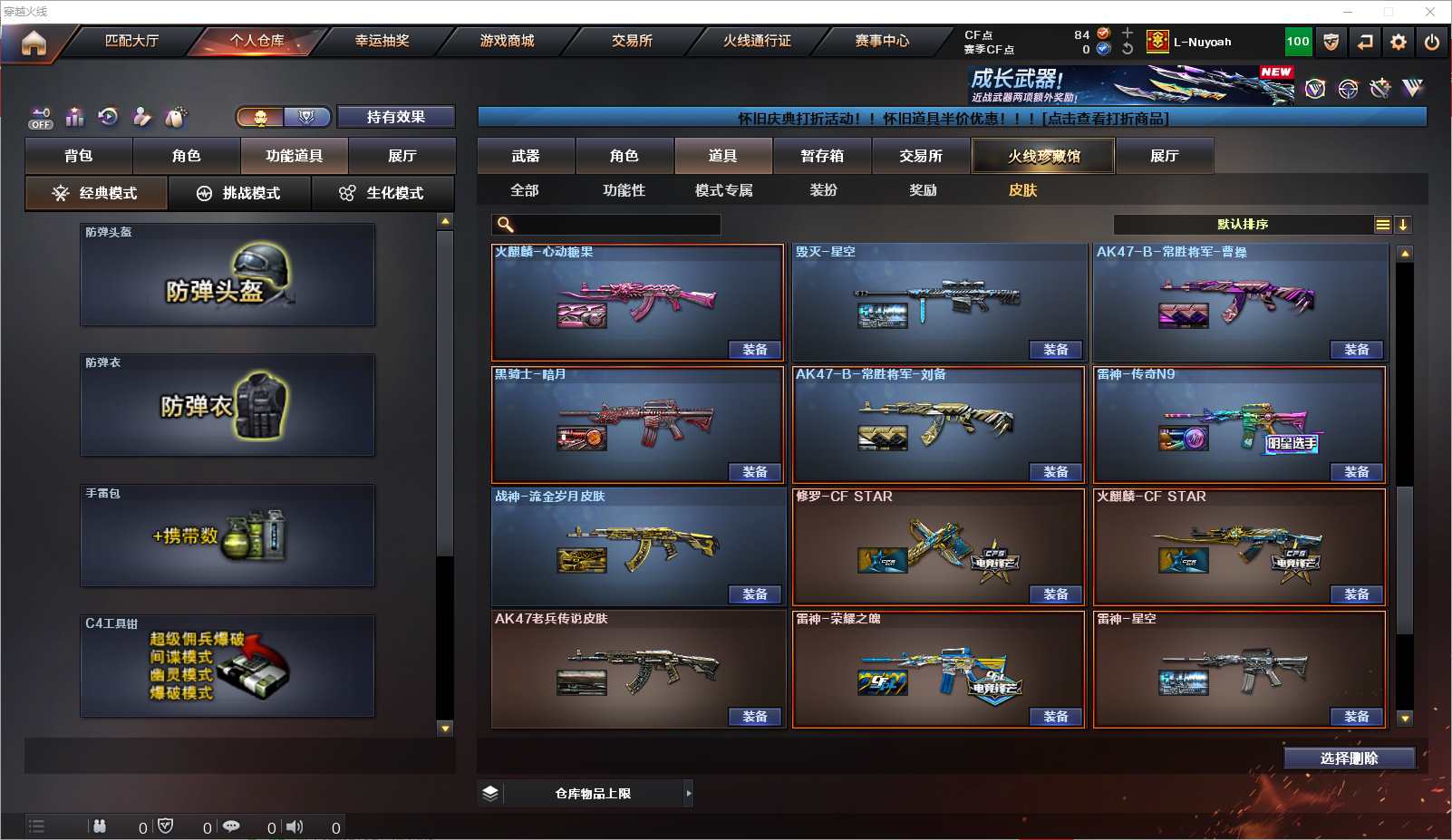1452x840 pixels.
Task: Switch to 挑战模式 challenge mode
Action: [x=239, y=193]
